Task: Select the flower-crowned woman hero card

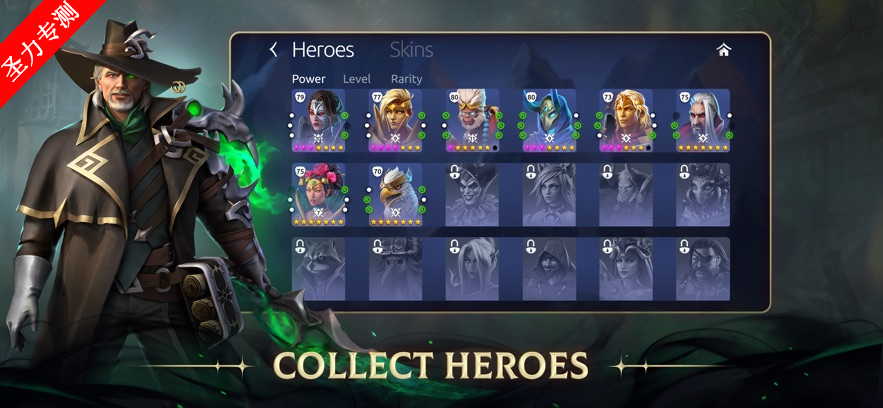Action: pyautogui.click(x=319, y=195)
